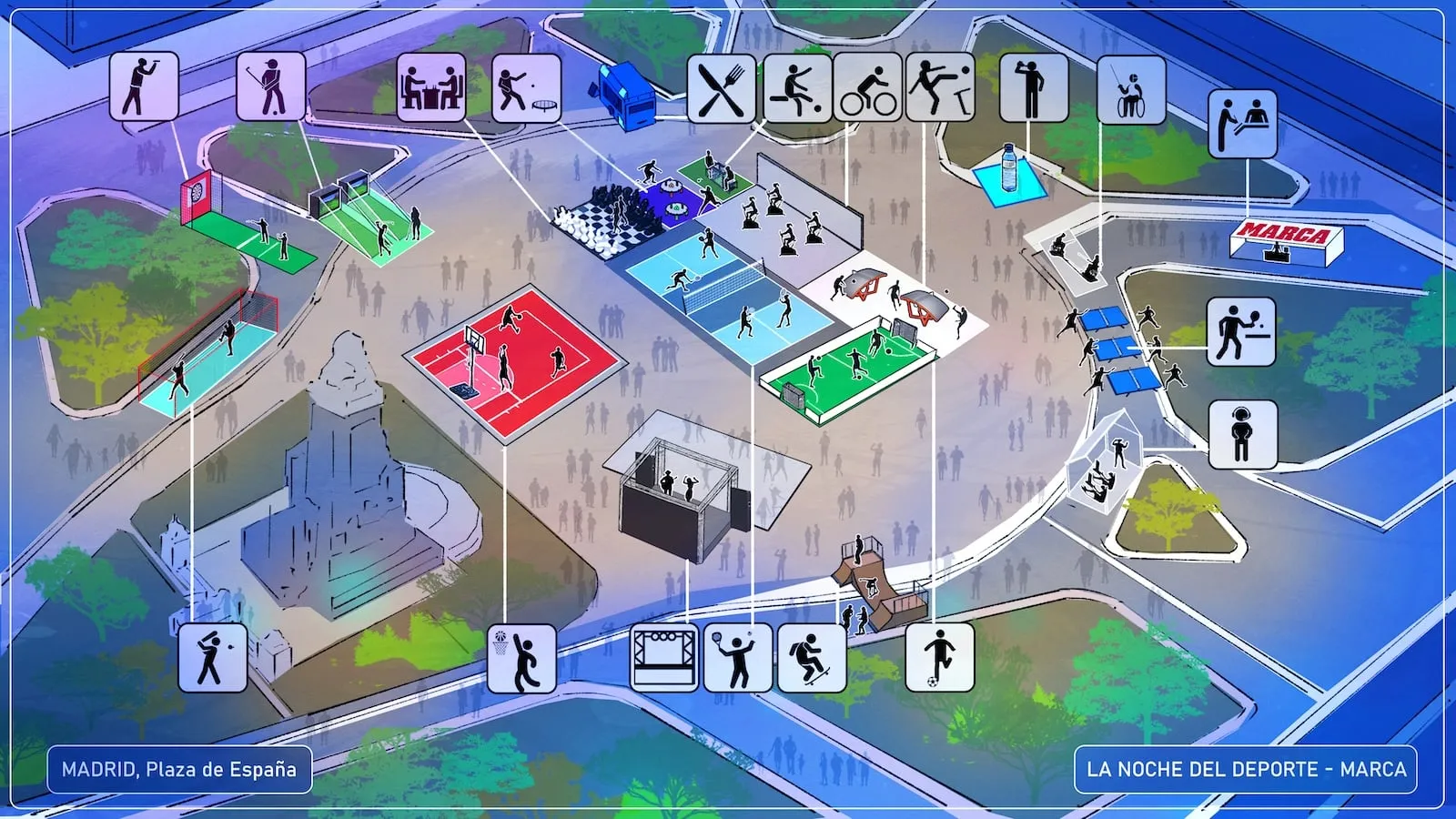This screenshot has height=819, width=1456.
Task: Show the cycling activity icon
Action: pos(867,88)
